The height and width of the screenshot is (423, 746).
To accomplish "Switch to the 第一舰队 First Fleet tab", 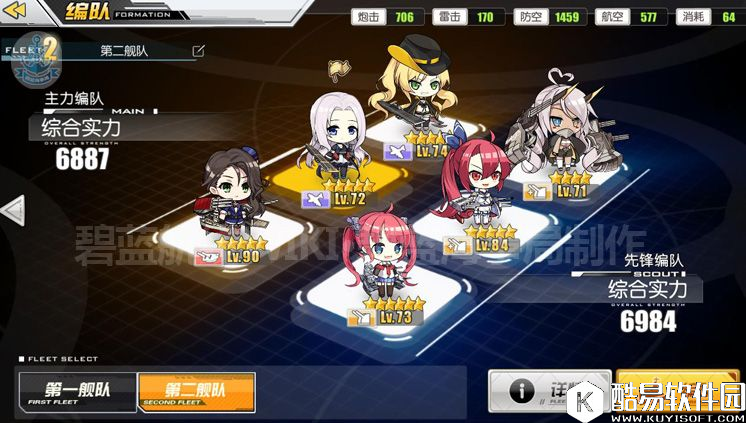I will click(76, 391).
